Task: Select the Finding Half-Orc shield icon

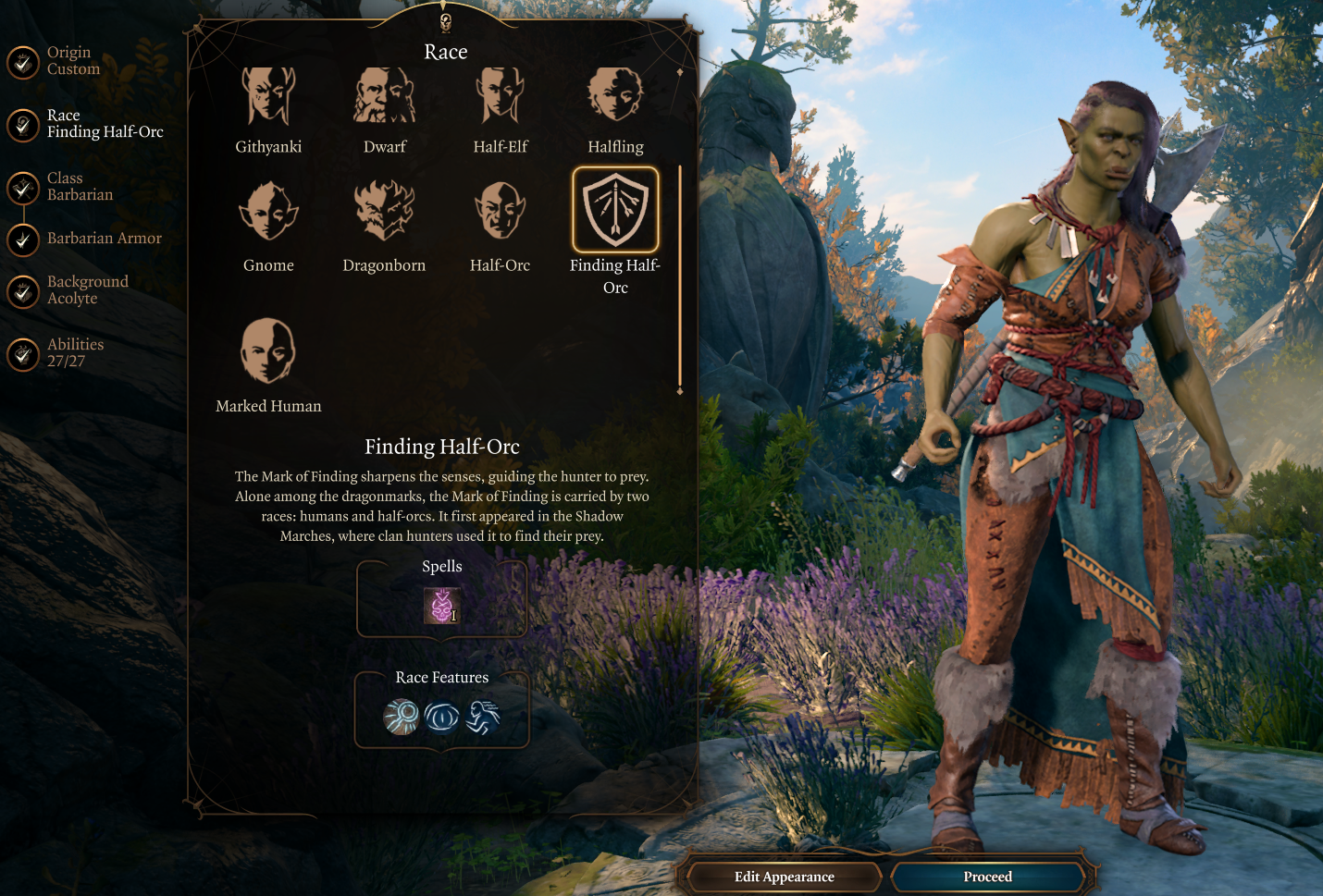Action: click(615, 211)
